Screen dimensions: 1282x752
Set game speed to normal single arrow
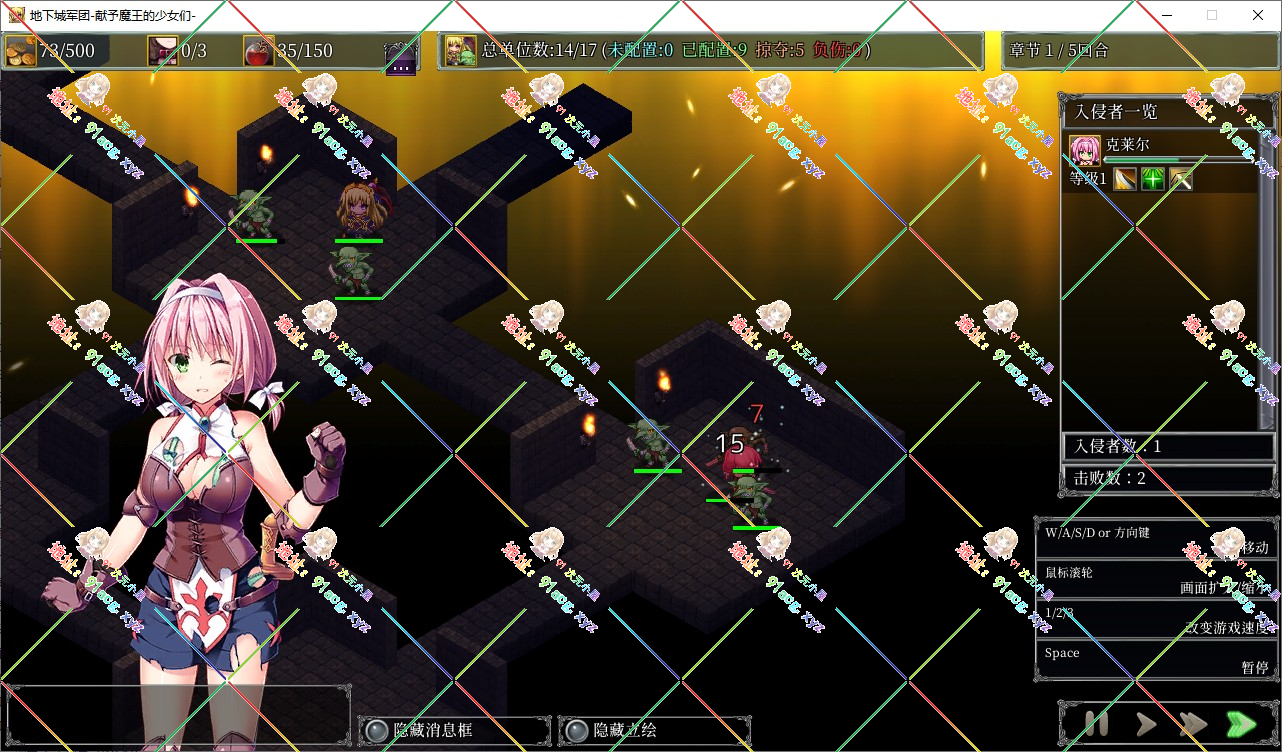1146,723
